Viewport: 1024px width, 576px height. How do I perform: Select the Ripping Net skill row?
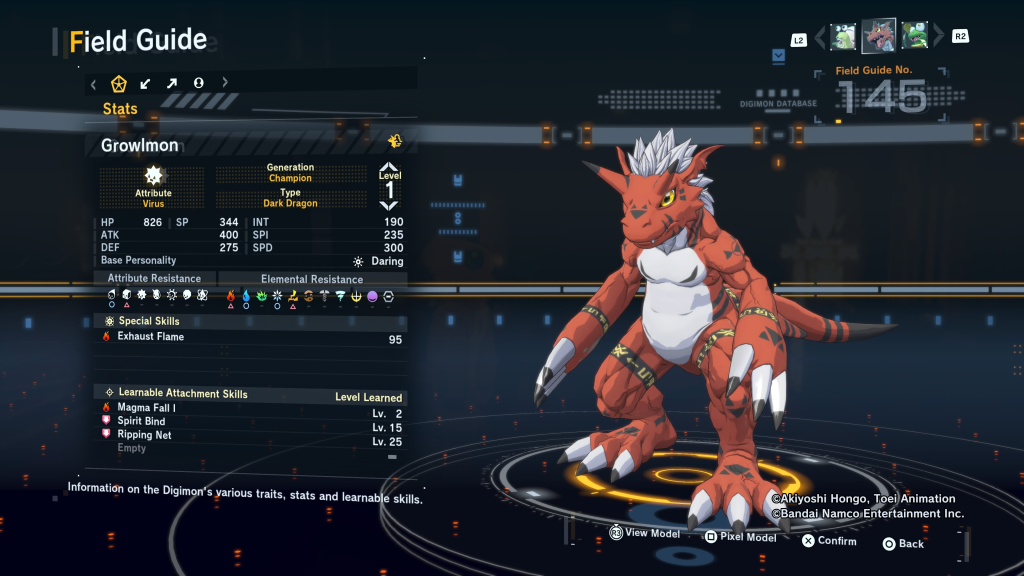pyautogui.click(x=250, y=436)
